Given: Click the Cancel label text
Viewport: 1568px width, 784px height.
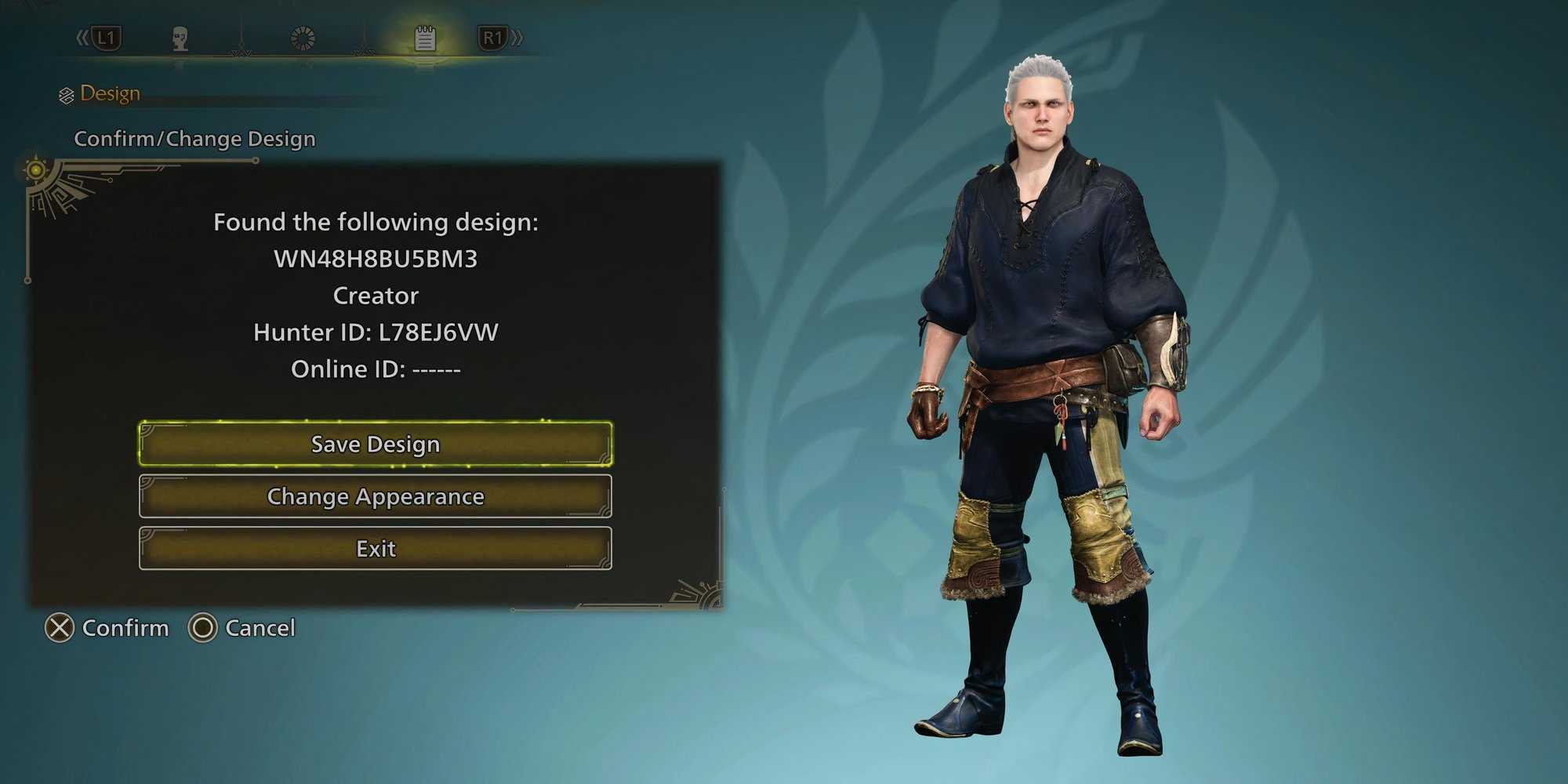Looking at the screenshot, I should point(260,628).
